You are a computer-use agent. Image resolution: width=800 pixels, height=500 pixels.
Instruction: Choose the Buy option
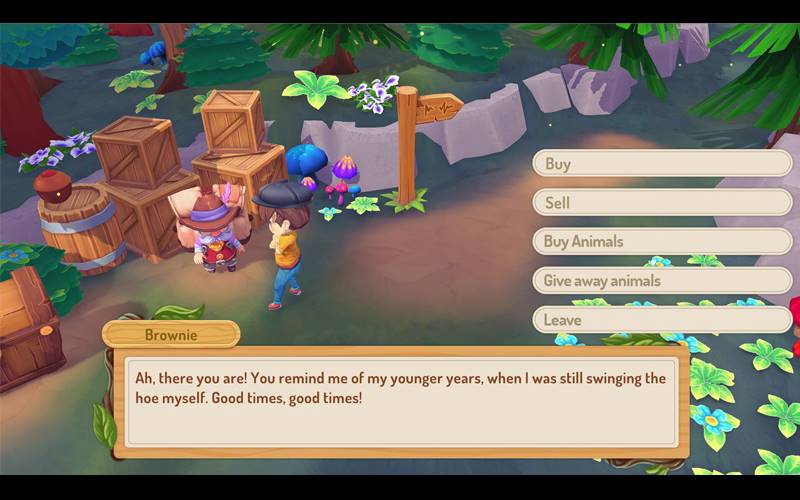[662, 164]
